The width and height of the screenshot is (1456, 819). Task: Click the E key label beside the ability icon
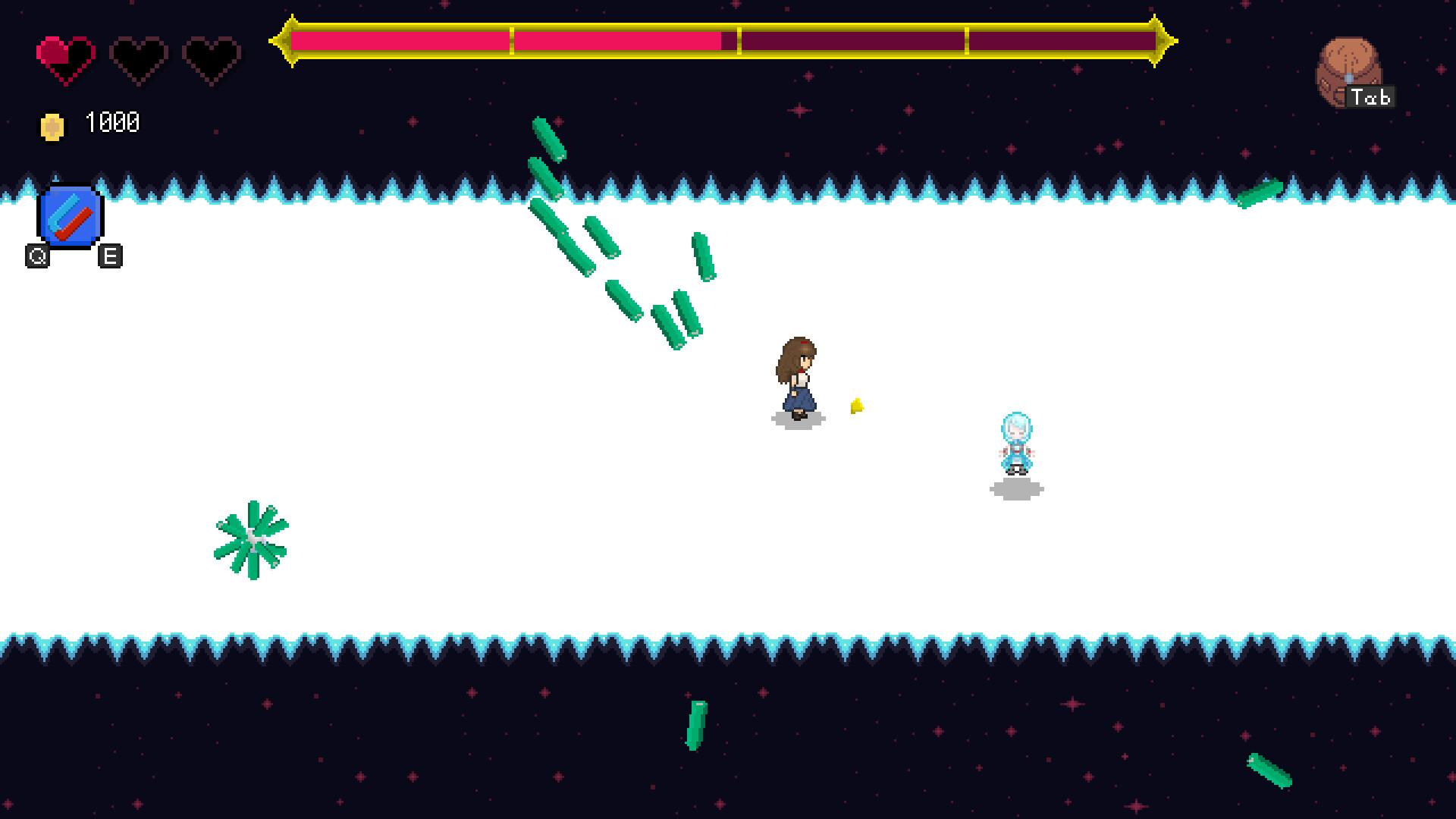pyautogui.click(x=111, y=256)
